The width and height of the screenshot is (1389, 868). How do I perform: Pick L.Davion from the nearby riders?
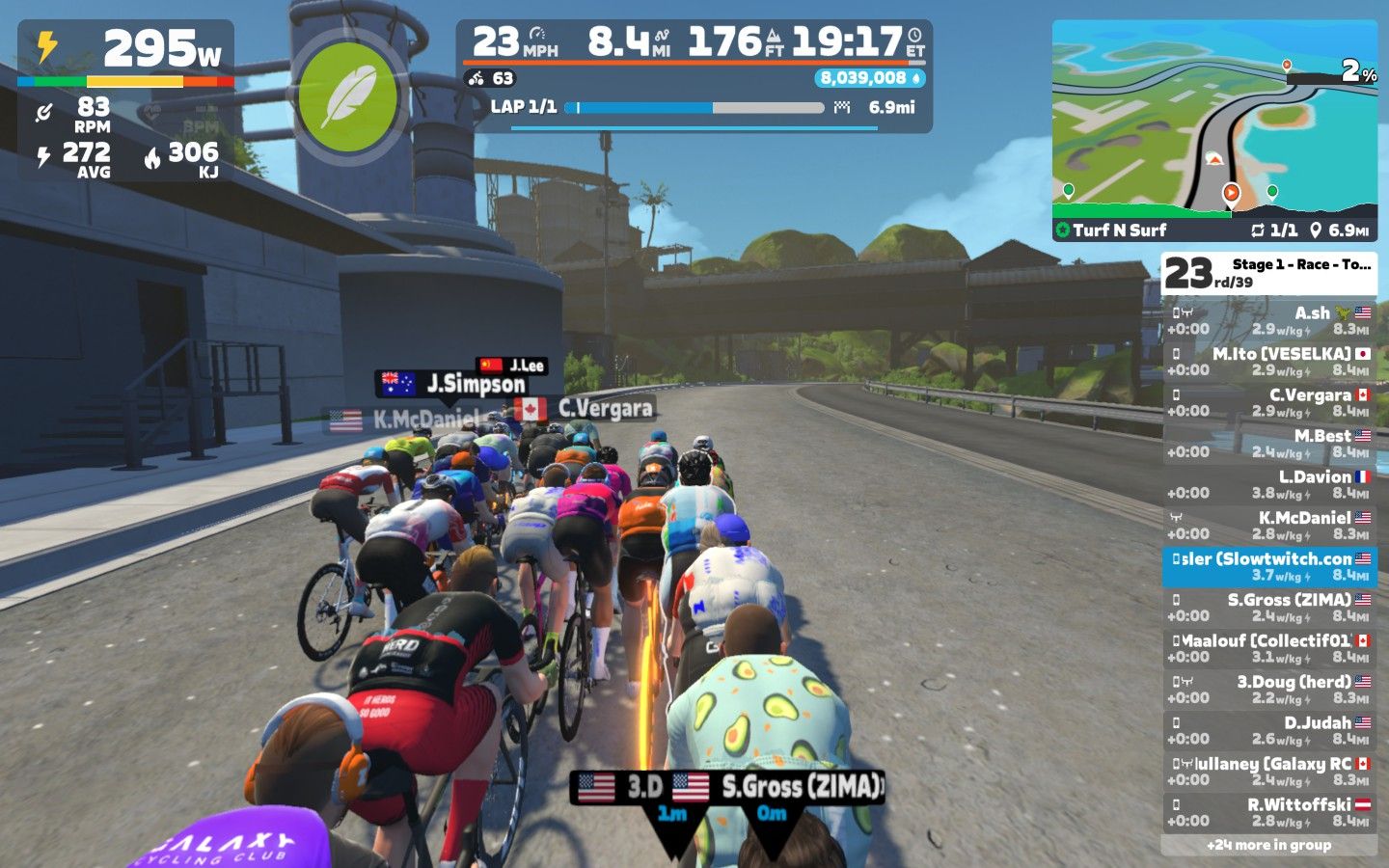click(1269, 484)
